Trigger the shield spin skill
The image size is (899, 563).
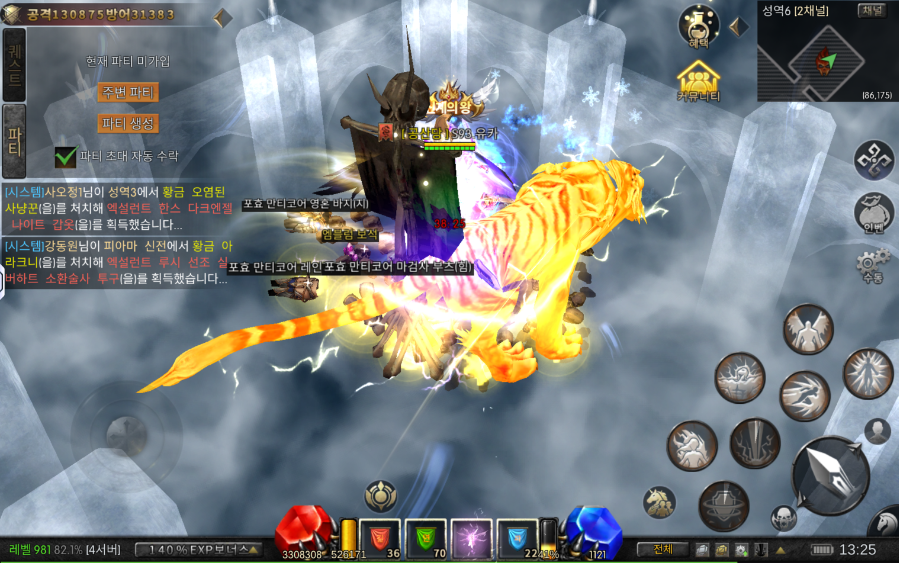click(723, 505)
